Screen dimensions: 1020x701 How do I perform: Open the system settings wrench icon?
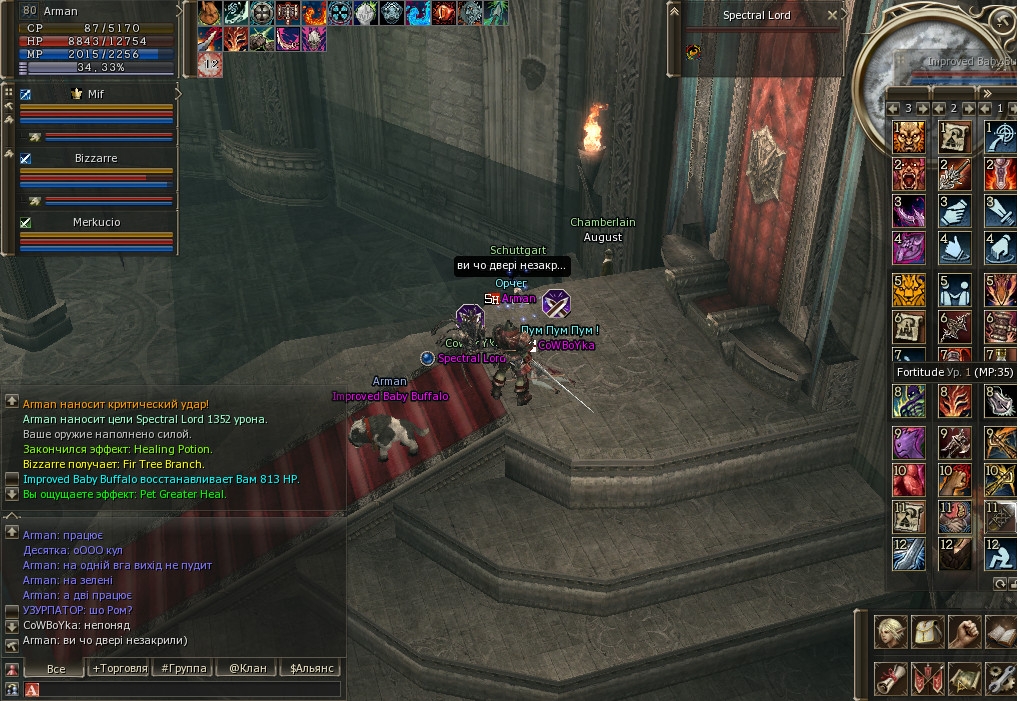(x=1000, y=678)
